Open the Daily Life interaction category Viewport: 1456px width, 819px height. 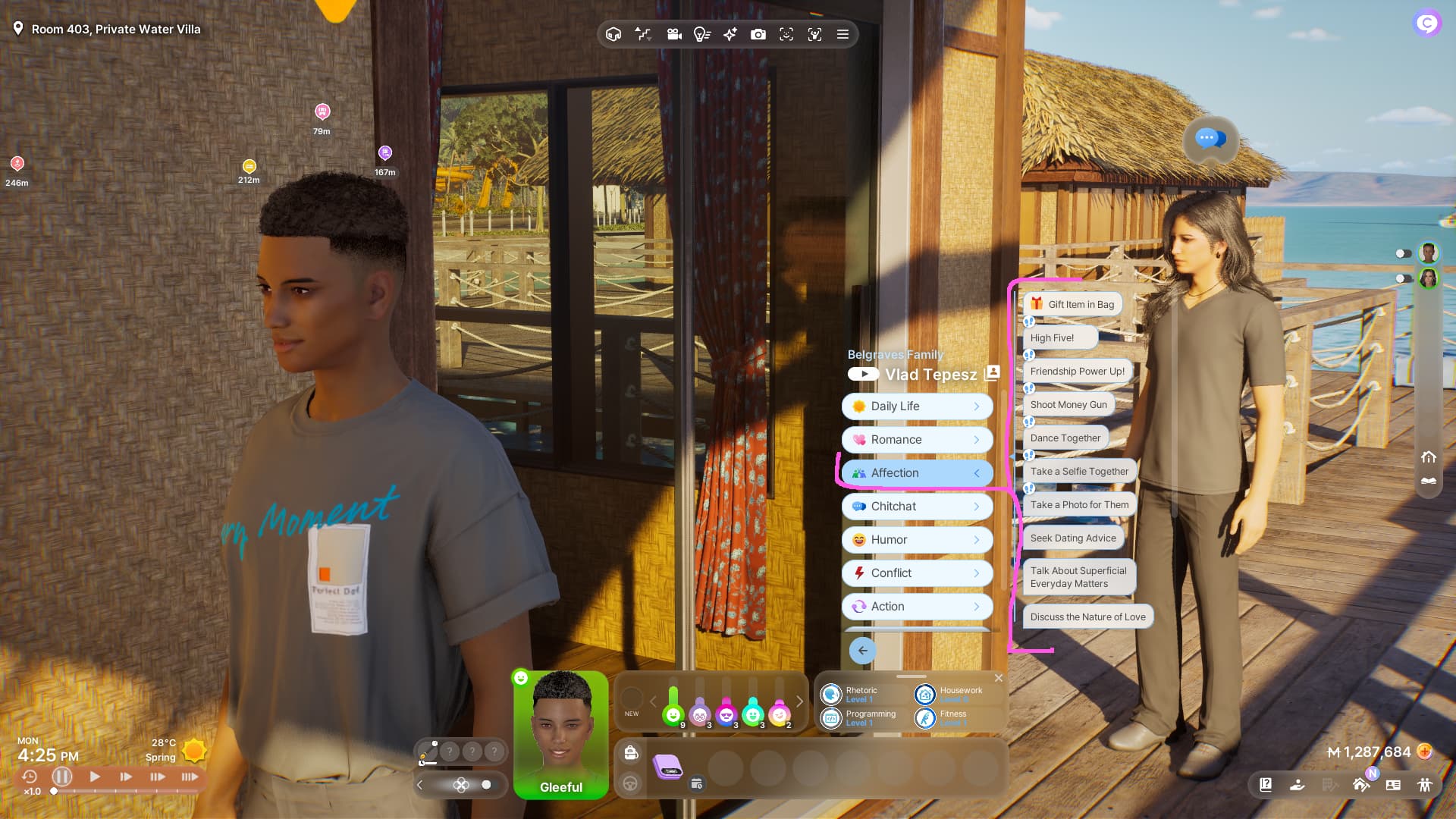[917, 406]
